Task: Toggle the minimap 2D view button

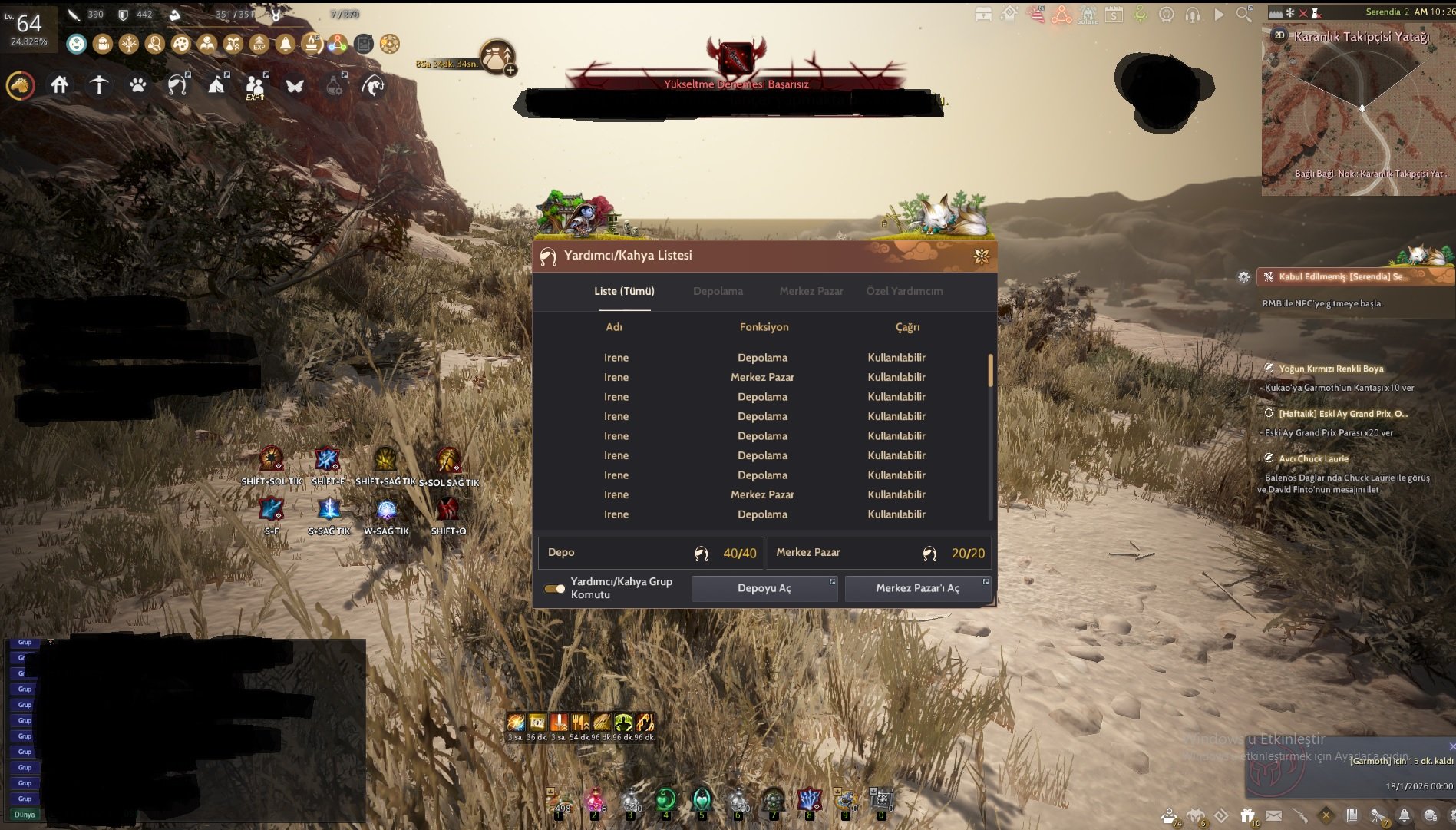Action: (1279, 35)
